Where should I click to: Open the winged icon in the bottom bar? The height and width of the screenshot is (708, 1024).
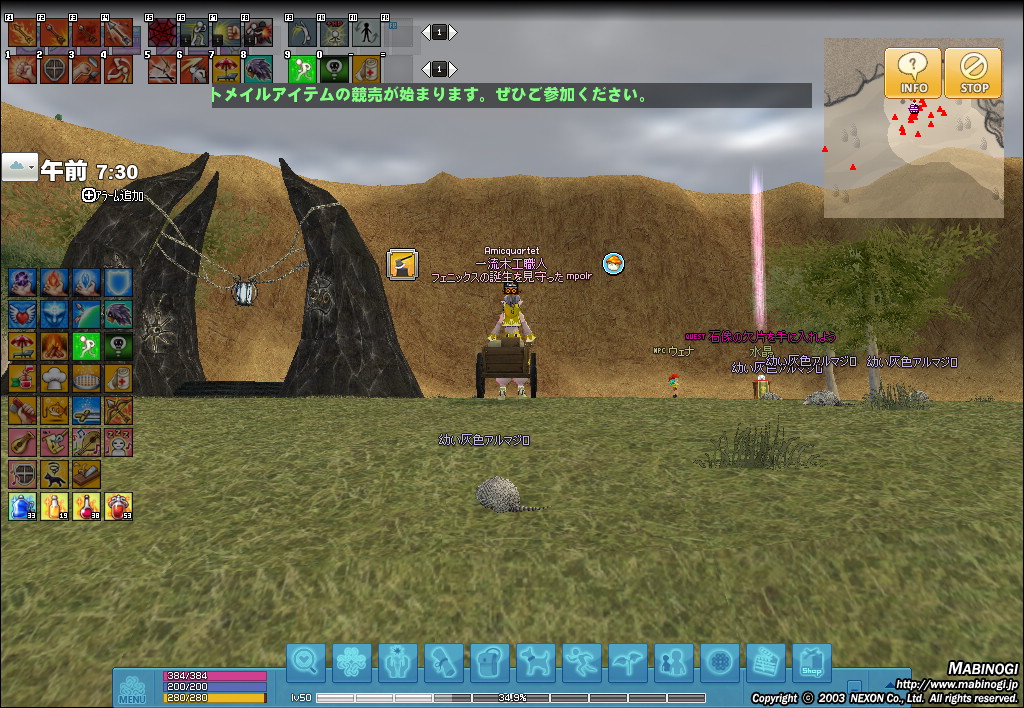pyautogui.click(x=628, y=663)
